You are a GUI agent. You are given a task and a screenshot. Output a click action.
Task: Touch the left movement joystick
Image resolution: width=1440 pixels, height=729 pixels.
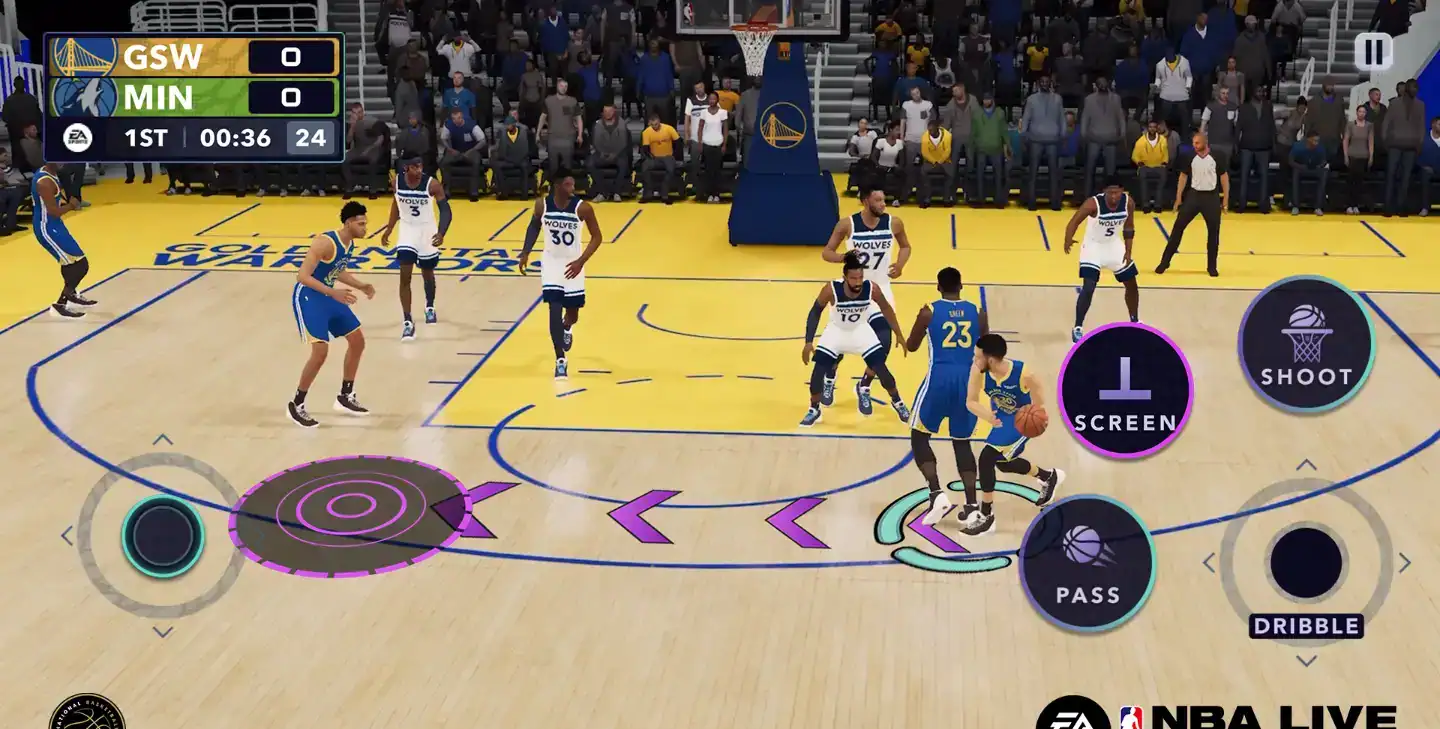tap(163, 536)
